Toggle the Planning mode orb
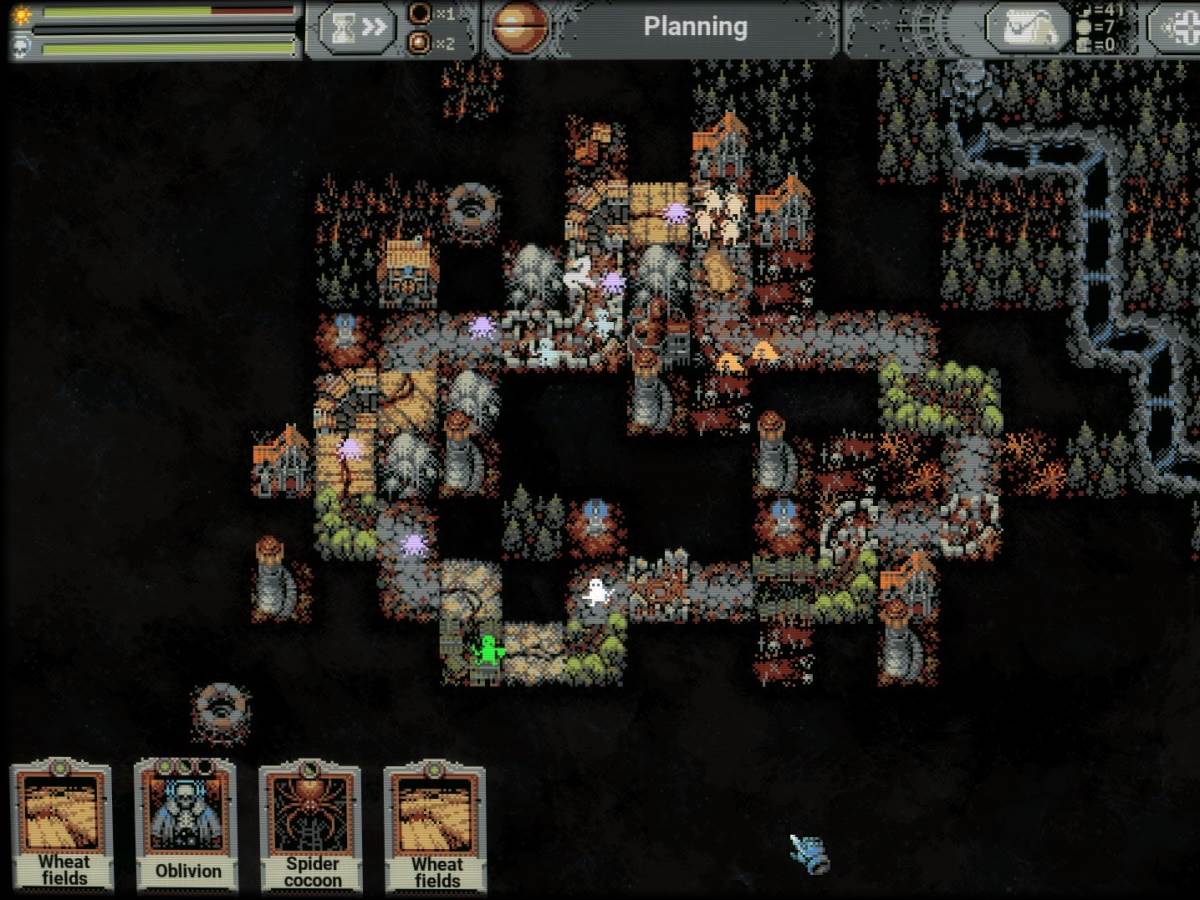1200x900 pixels. pos(520,27)
